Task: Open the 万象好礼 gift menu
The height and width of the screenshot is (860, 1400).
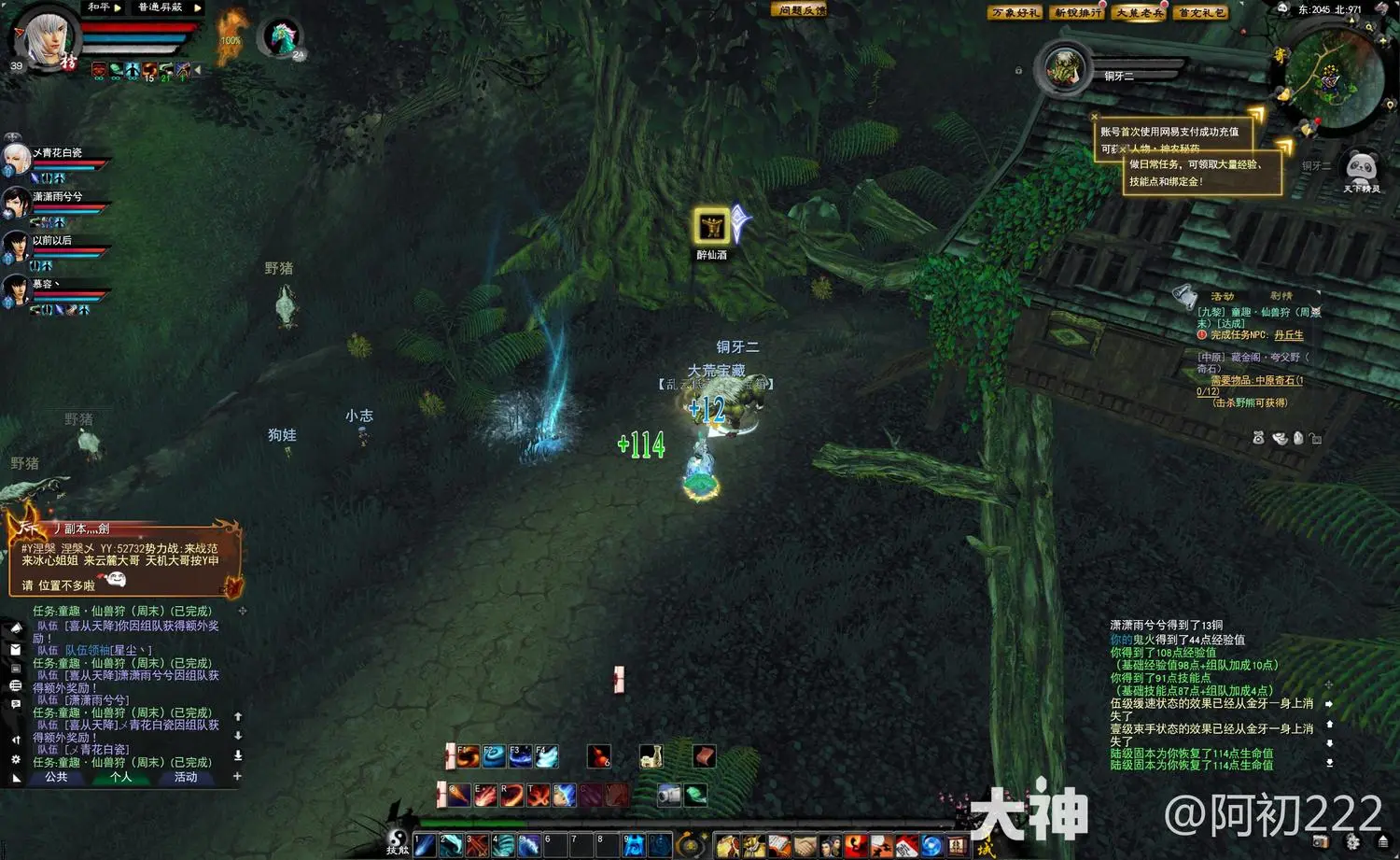Action: (1015, 13)
